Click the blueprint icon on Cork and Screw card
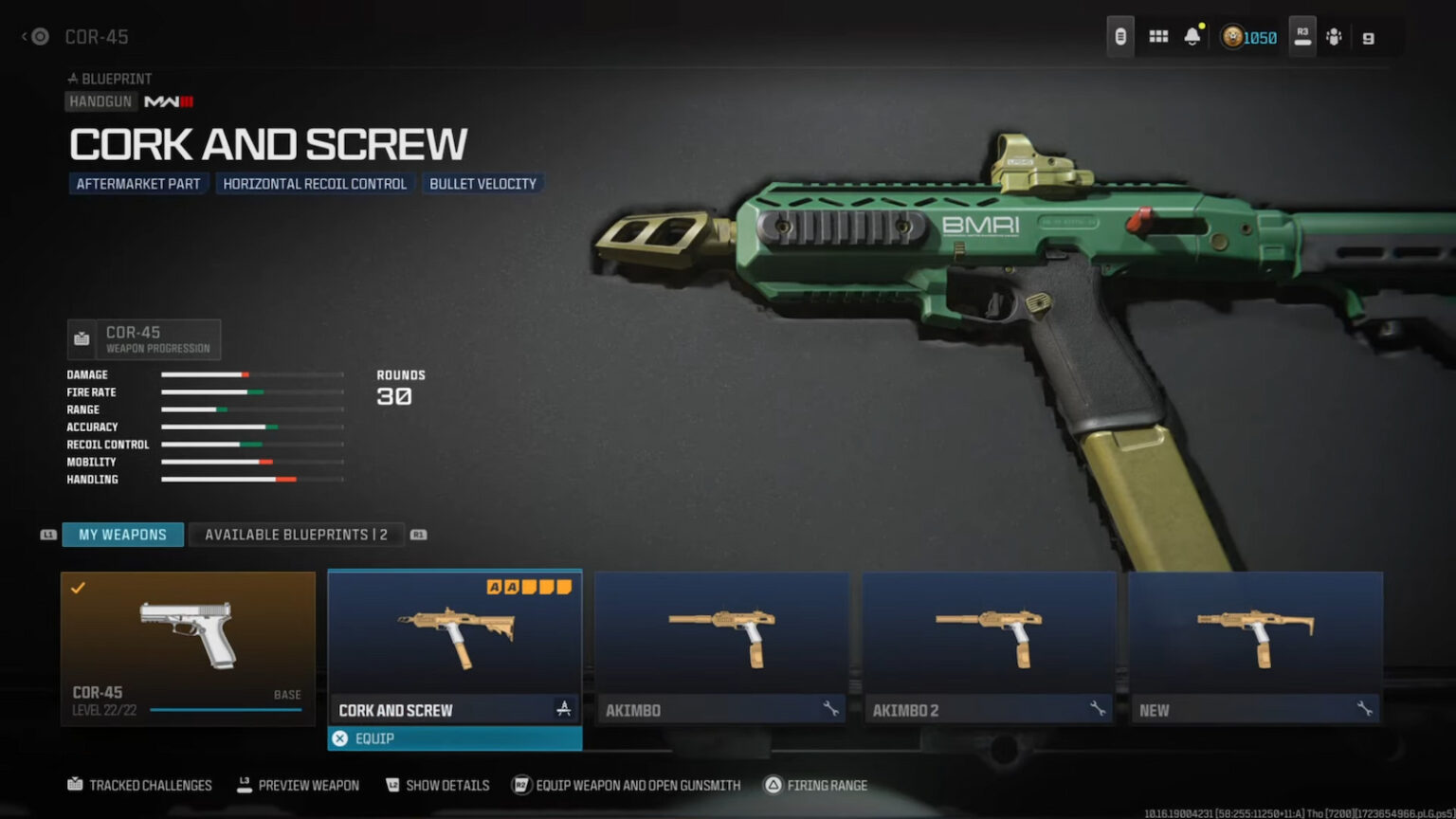1456x819 pixels. coord(564,708)
